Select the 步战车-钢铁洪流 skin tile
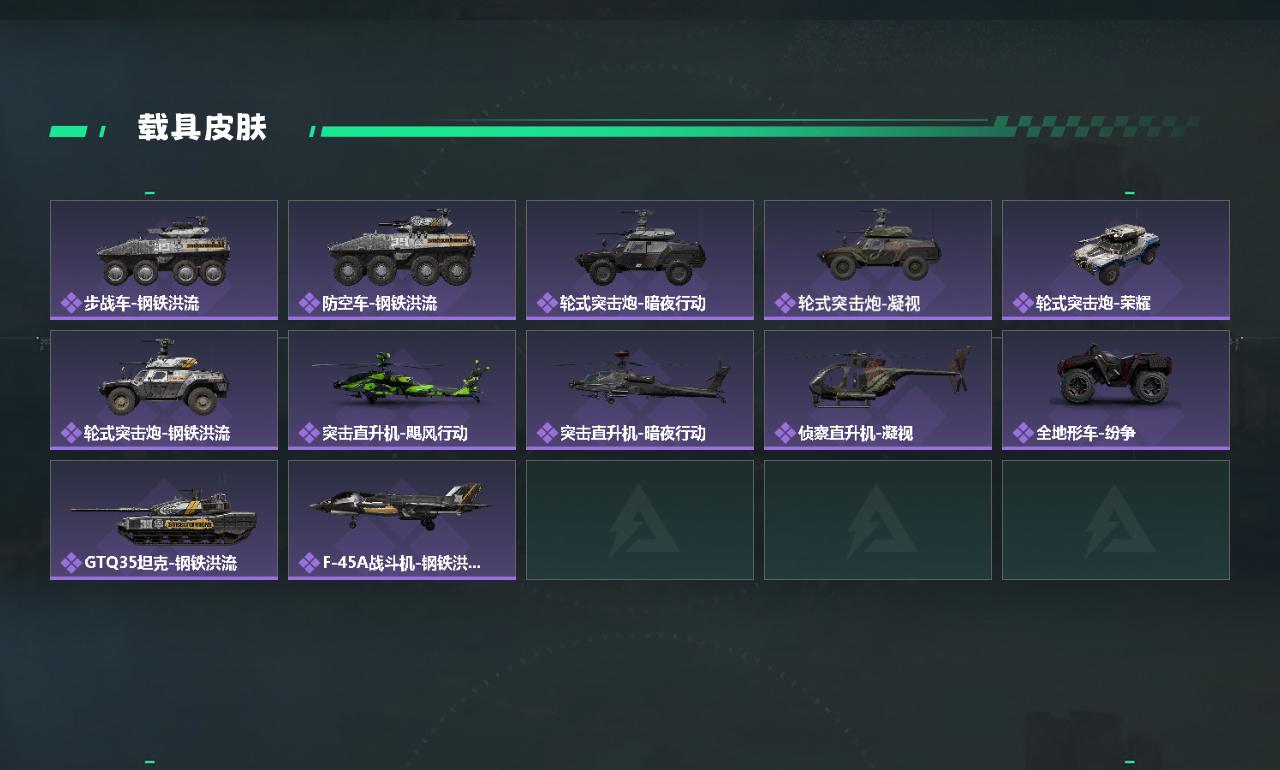Image resolution: width=1280 pixels, height=770 pixels. [x=164, y=259]
